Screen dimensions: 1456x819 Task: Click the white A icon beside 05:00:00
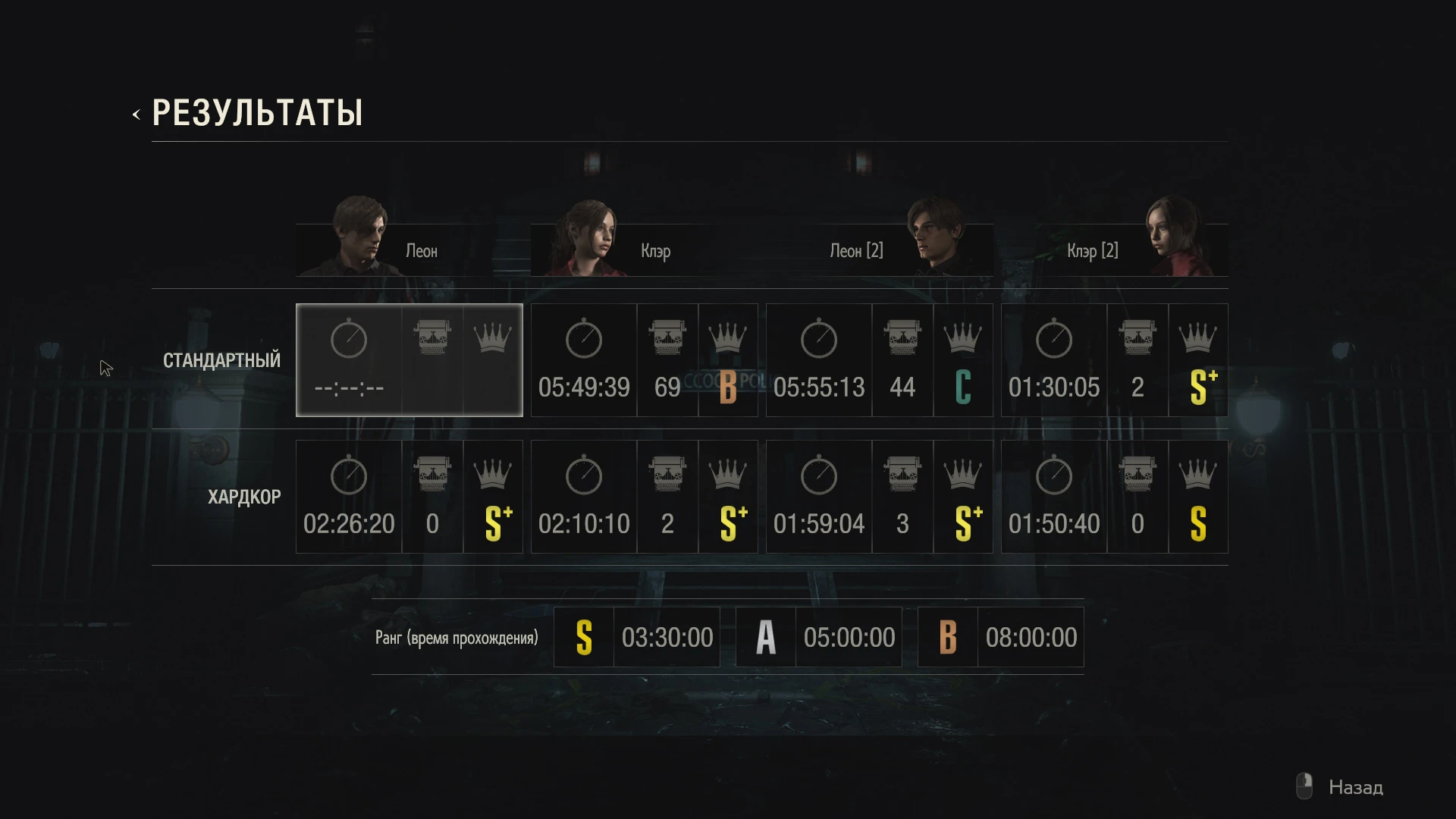coord(765,637)
